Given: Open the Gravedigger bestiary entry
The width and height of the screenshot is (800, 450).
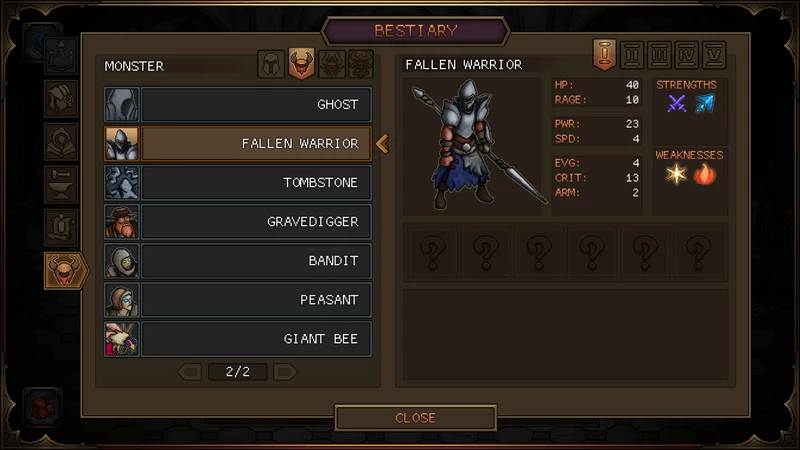Looking at the screenshot, I should [255, 222].
